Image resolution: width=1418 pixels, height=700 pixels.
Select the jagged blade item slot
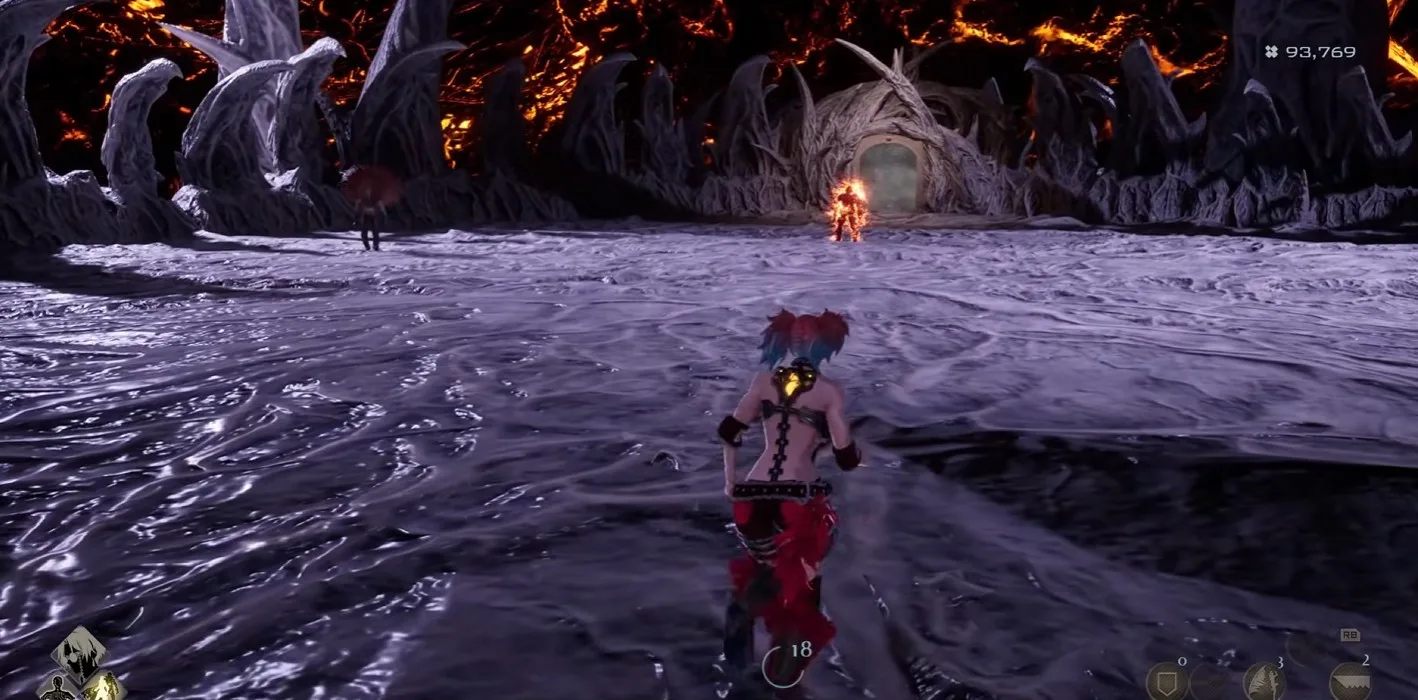point(1350,683)
